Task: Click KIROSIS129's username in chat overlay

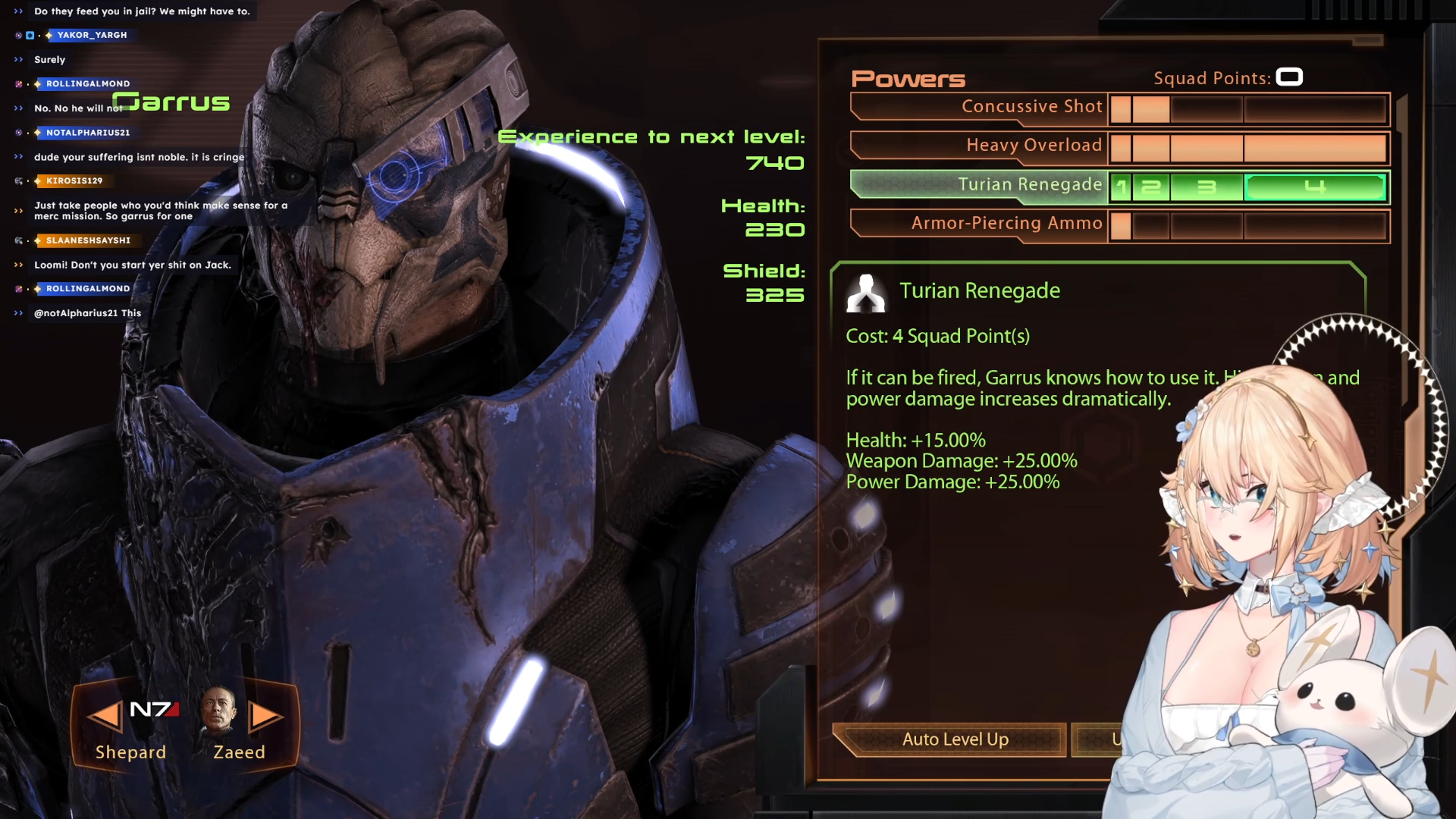Action: pyautogui.click(x=74, y=180)
